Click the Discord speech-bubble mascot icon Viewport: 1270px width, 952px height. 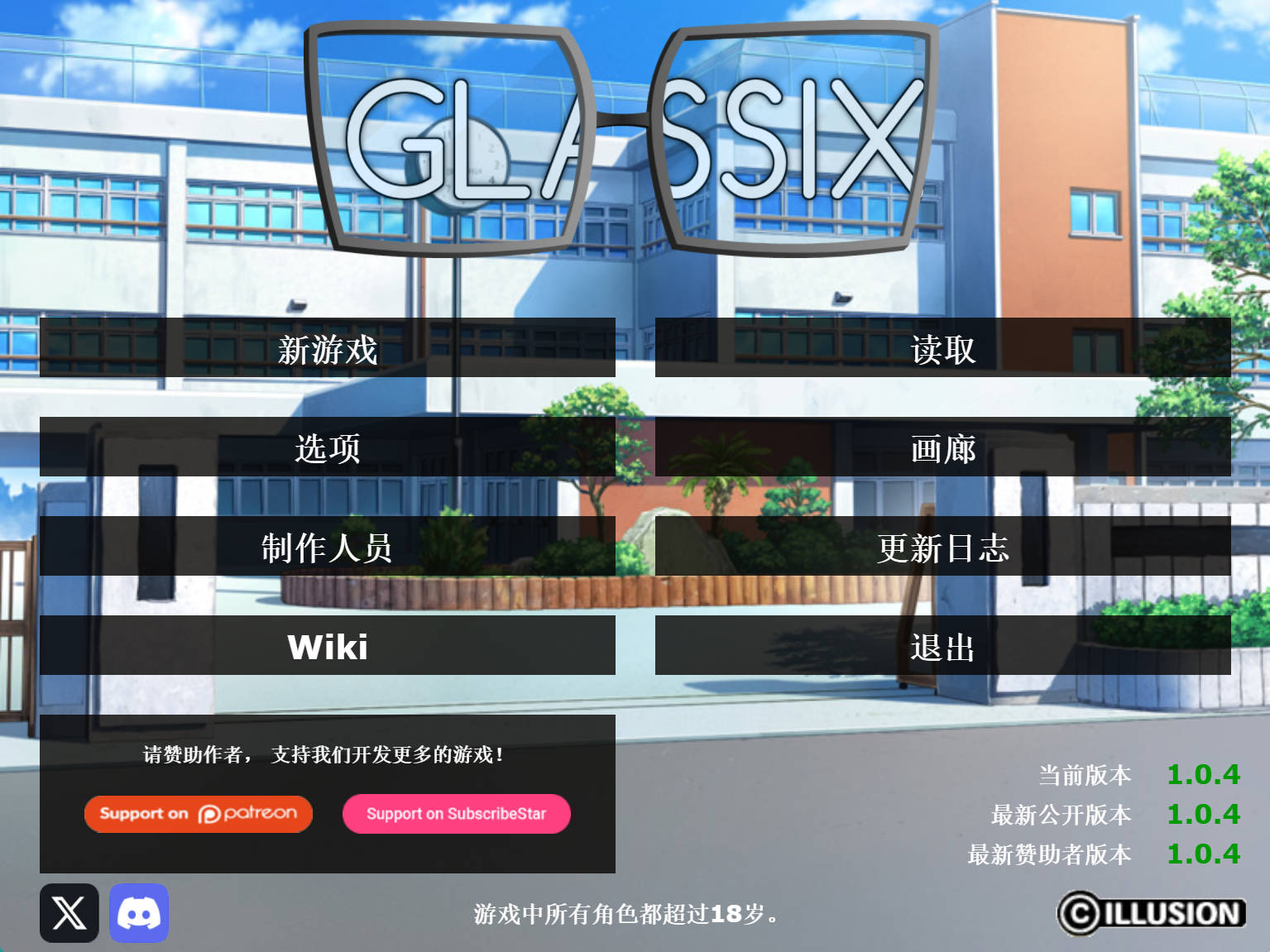tap(138, 913)
